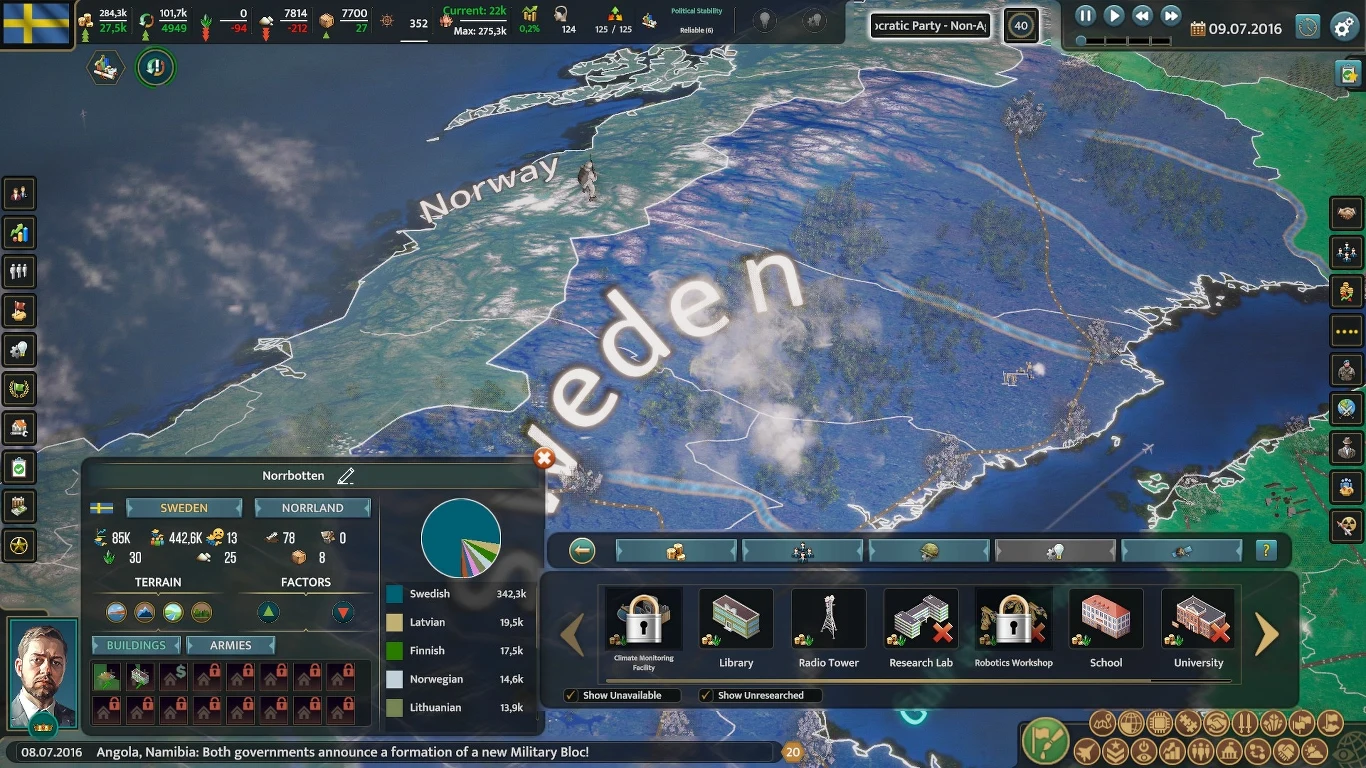Open the political party dropdown at the top
Screen dimensions: 1366x768
coord(929,25)
